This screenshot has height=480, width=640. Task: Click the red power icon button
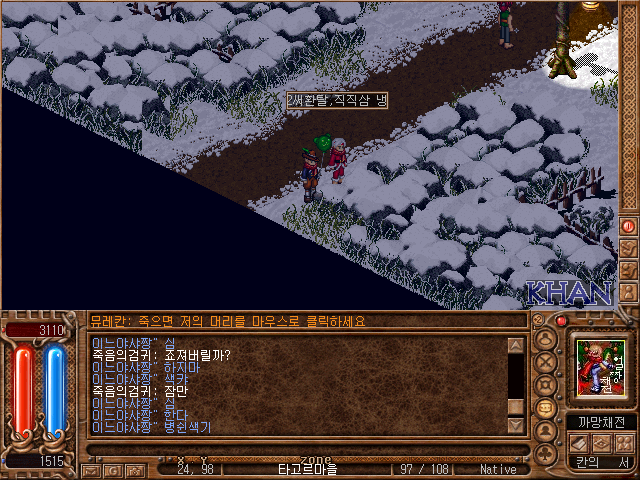pyautogui.click(x=628, y=227)
